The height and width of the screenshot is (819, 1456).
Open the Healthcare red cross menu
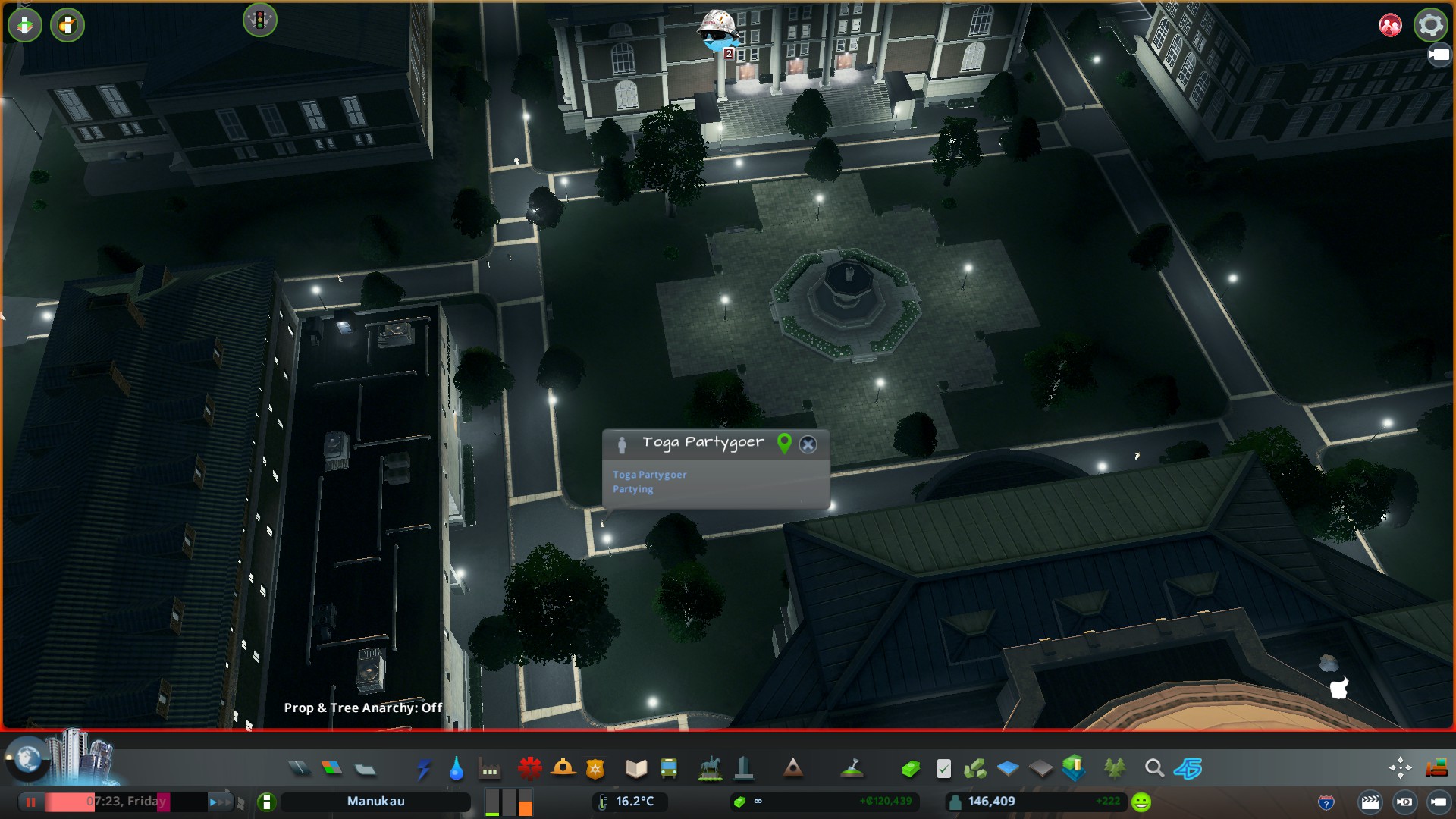point(529,769)
